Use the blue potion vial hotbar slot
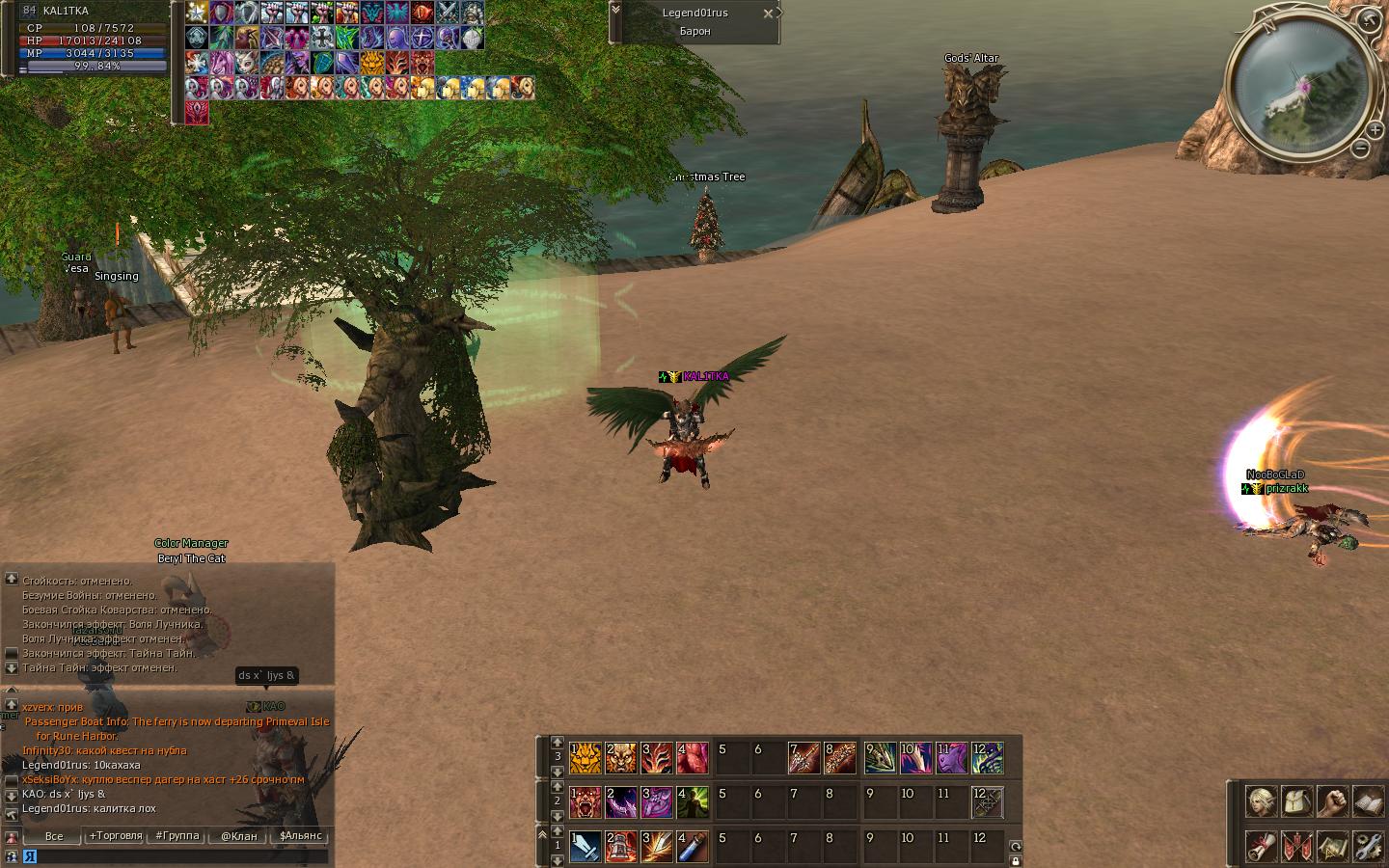This screenshot has height=868, width=1389. [693, 847]
